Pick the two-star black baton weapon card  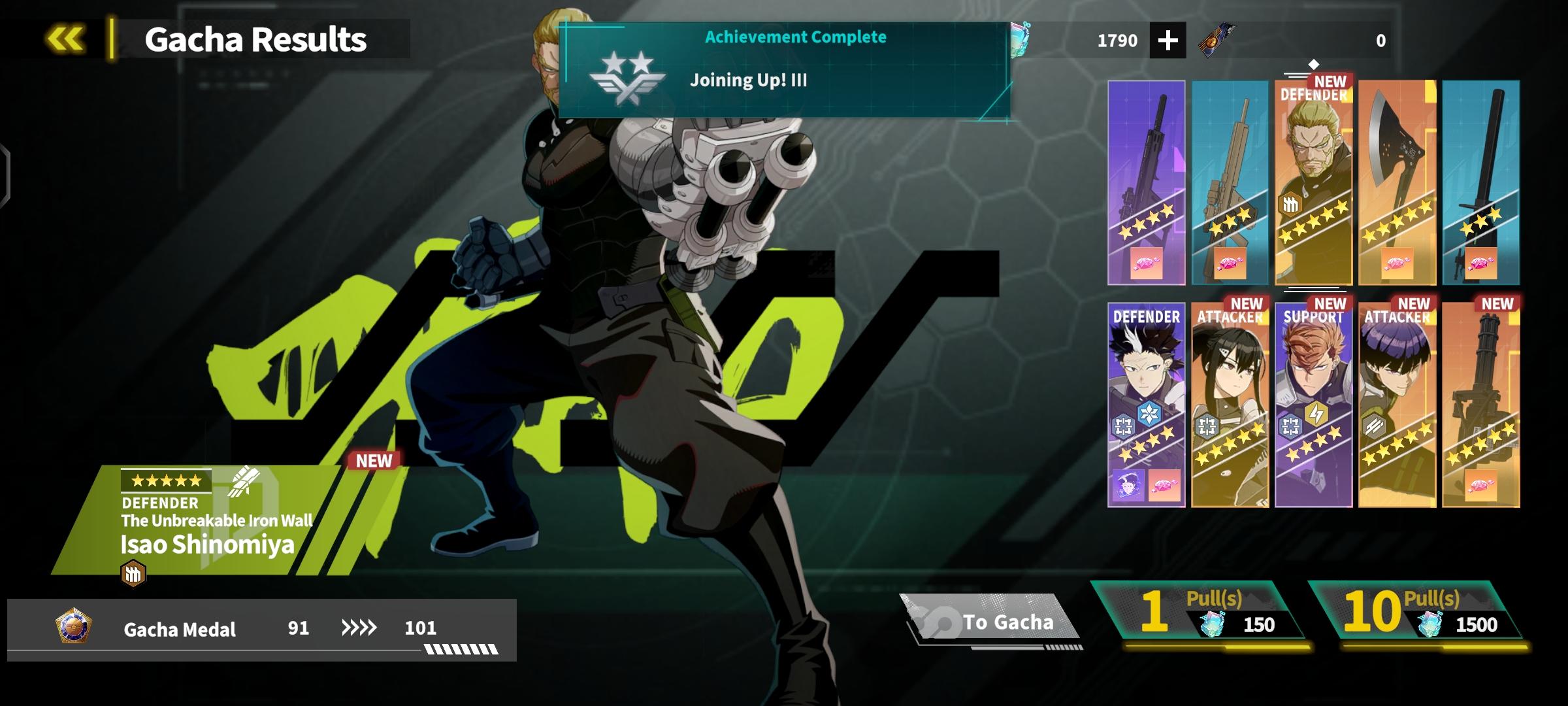(1481, 183)
